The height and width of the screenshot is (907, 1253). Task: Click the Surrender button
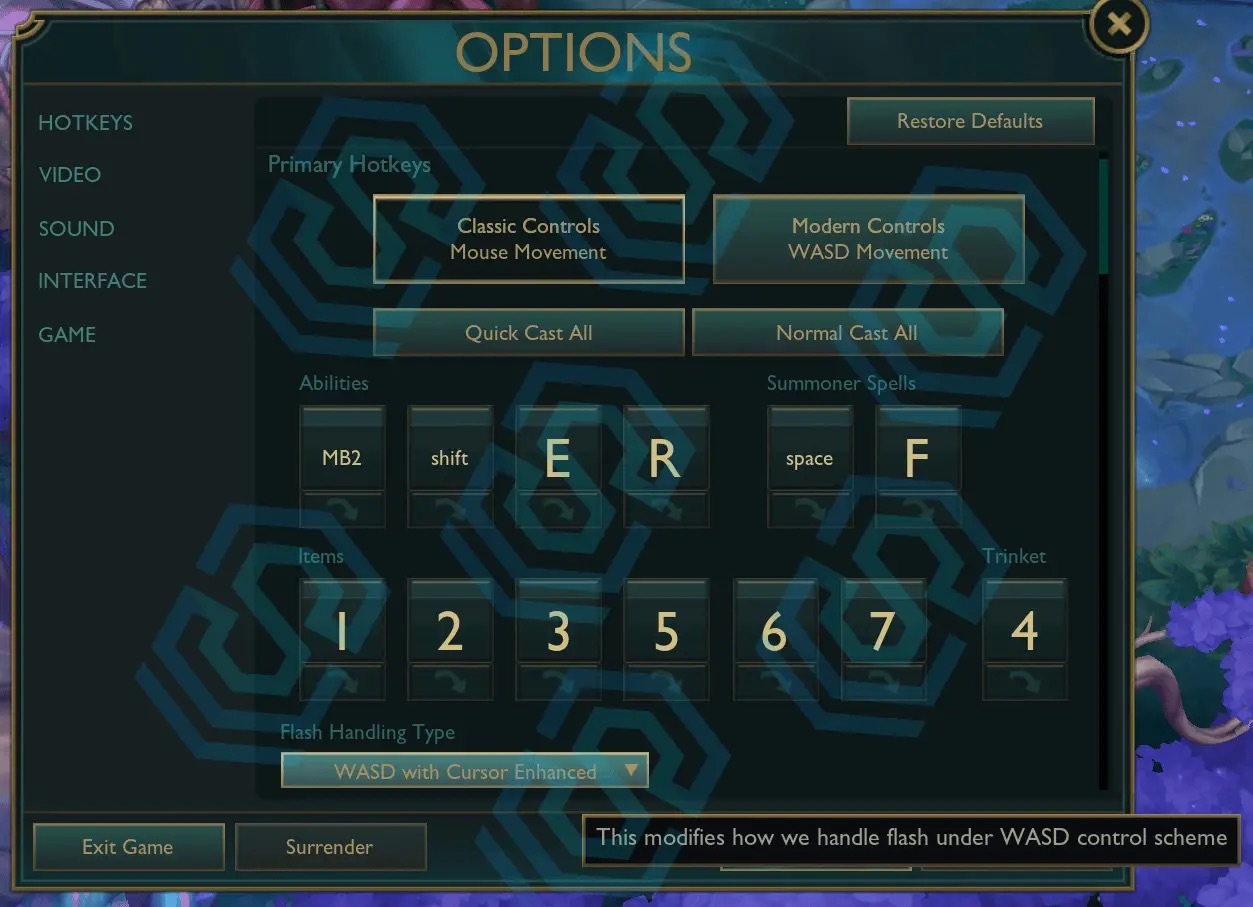tap(330, 847)
